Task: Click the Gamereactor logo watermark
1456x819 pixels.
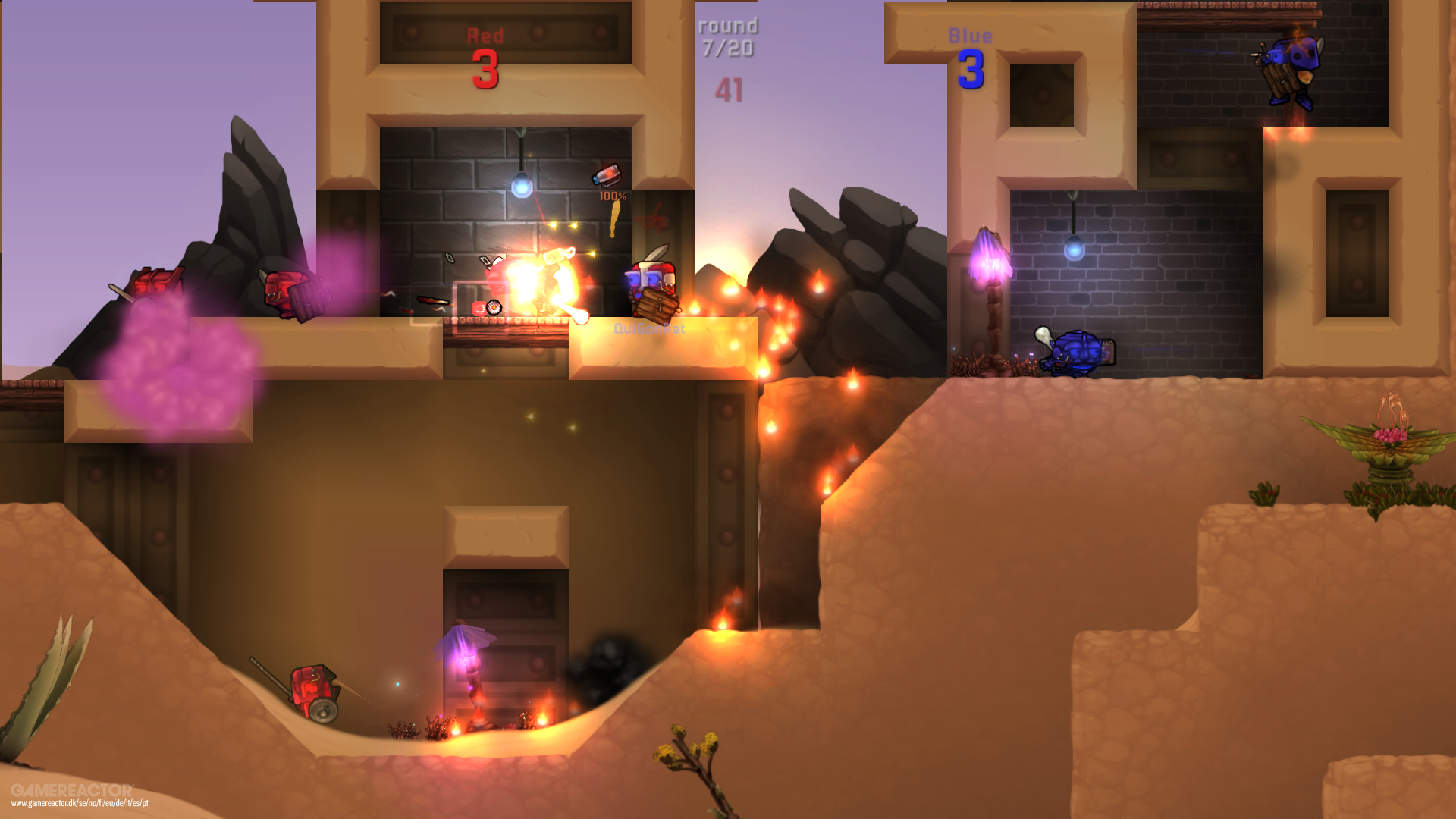Action: pos(72,789)
